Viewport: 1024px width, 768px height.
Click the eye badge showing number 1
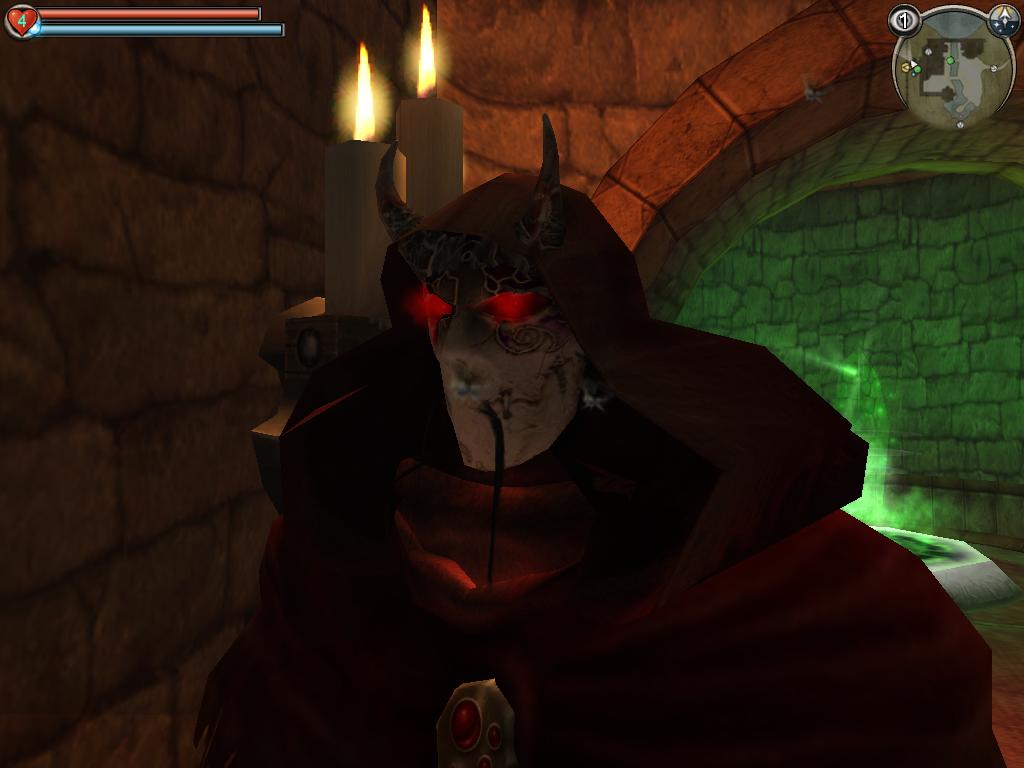tap(905, 20)
